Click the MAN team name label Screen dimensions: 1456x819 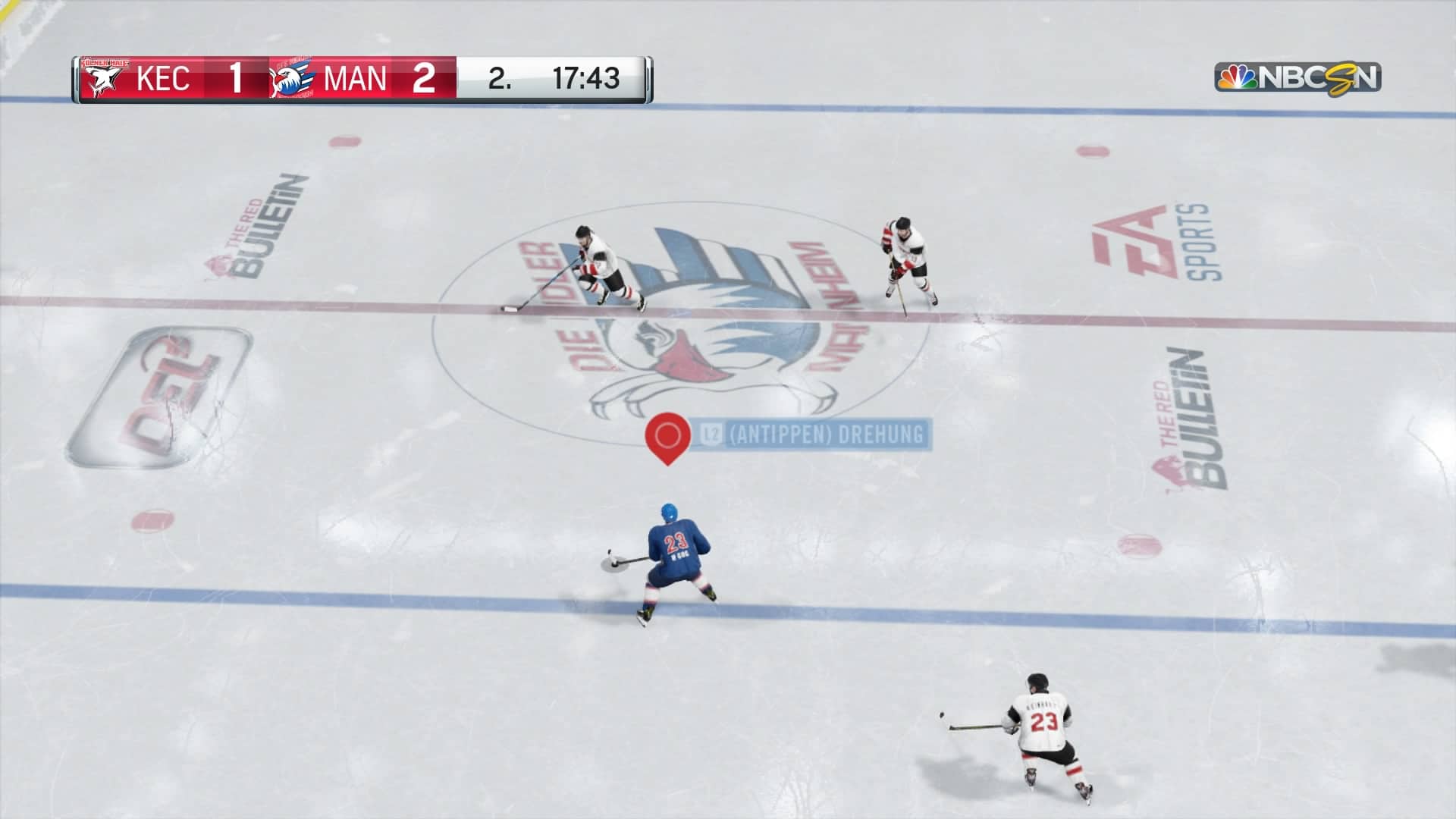click(x=356, y=78)
